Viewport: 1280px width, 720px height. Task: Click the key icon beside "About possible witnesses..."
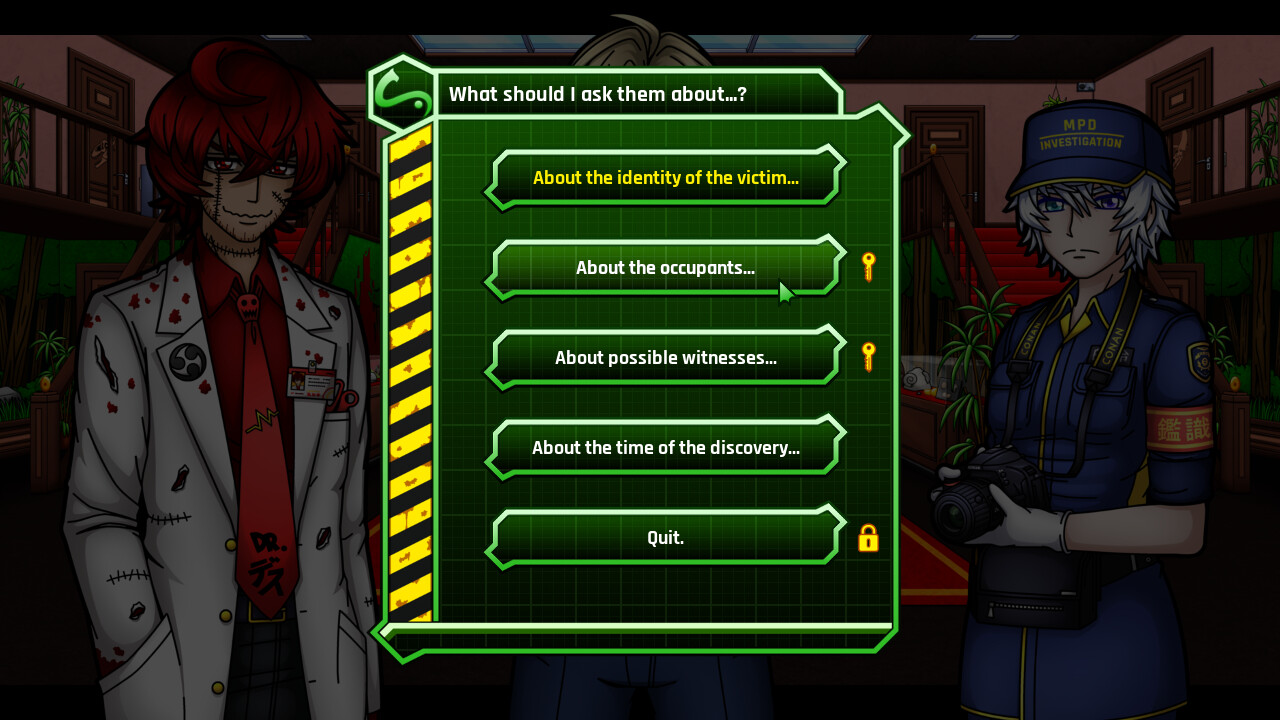click(x=867, y=356)
